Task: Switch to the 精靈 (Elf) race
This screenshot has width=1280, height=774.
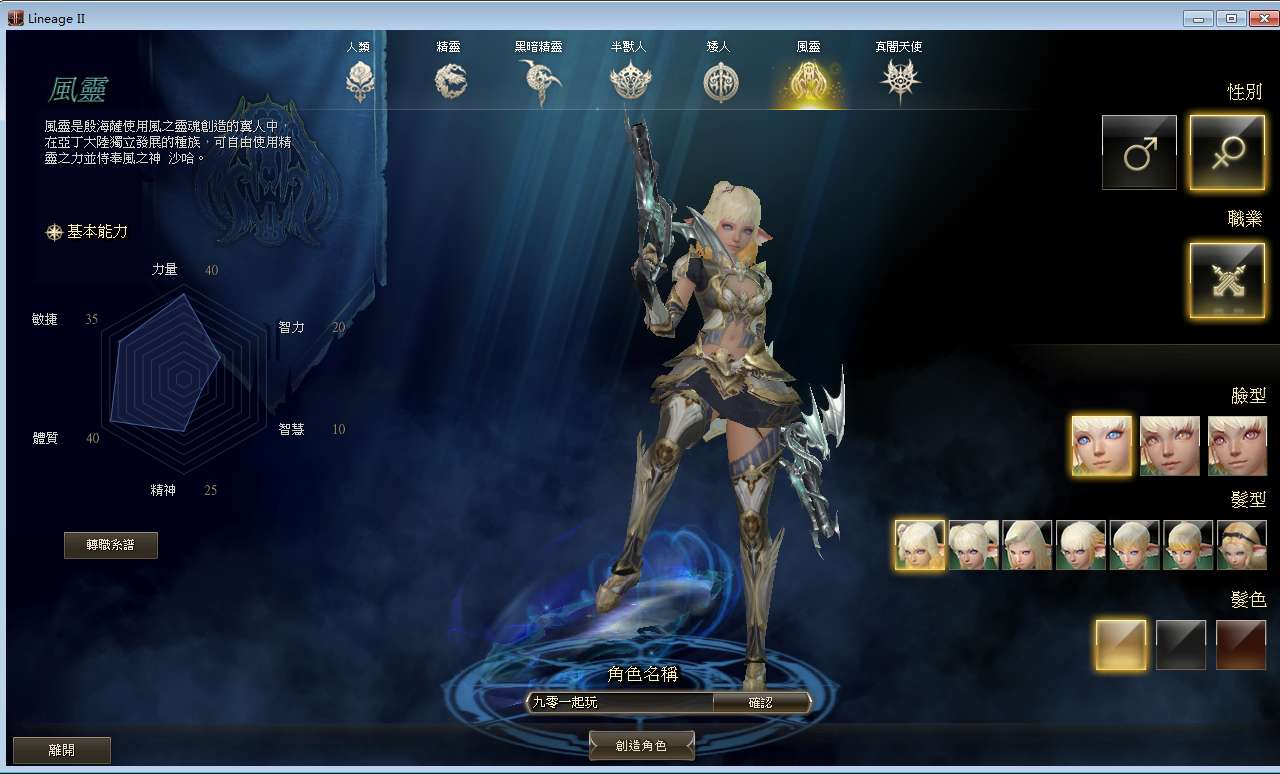Action: [x=451, y=80]
